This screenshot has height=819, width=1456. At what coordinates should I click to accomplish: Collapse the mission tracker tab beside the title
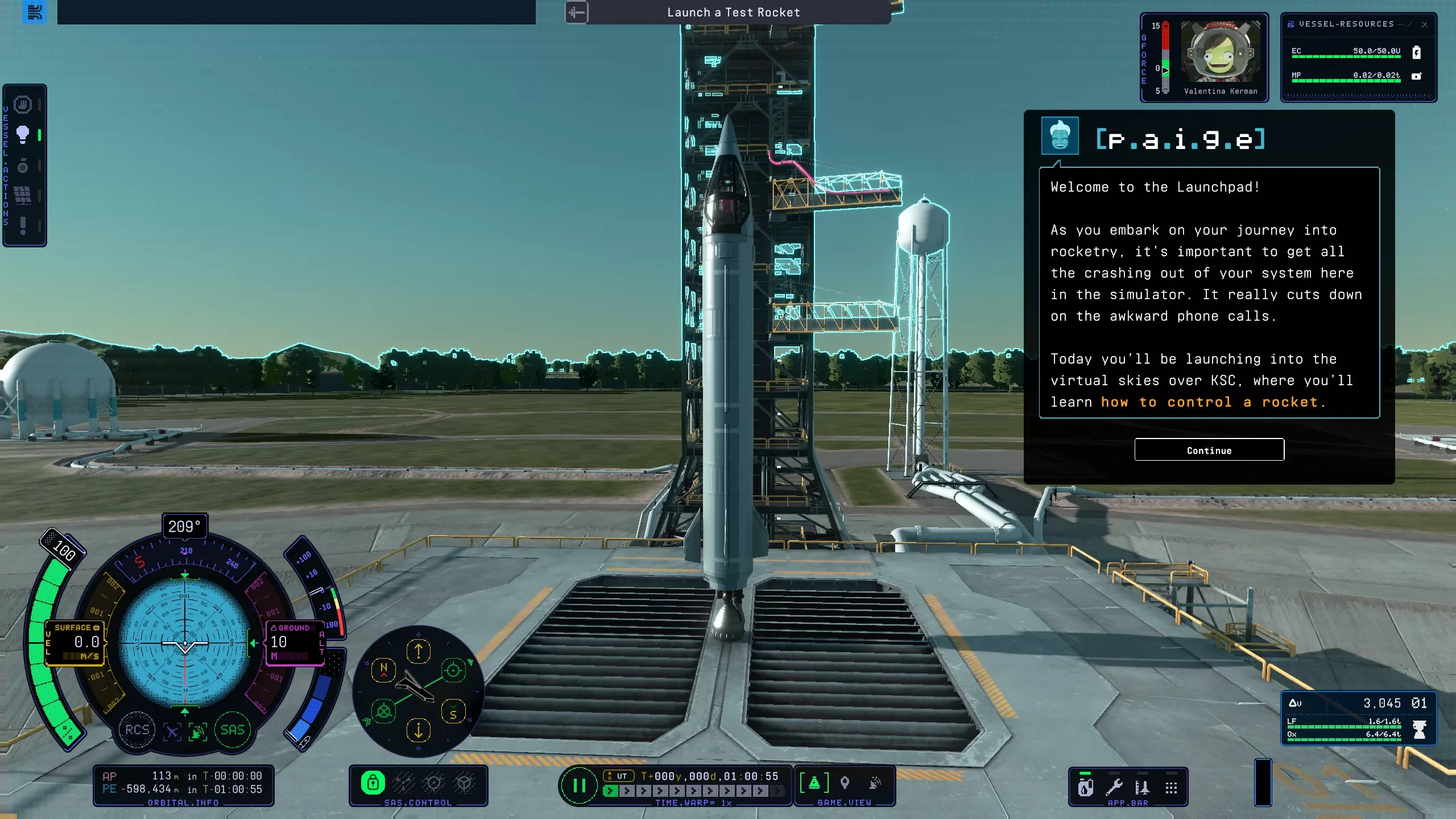[x=576, y=13]
